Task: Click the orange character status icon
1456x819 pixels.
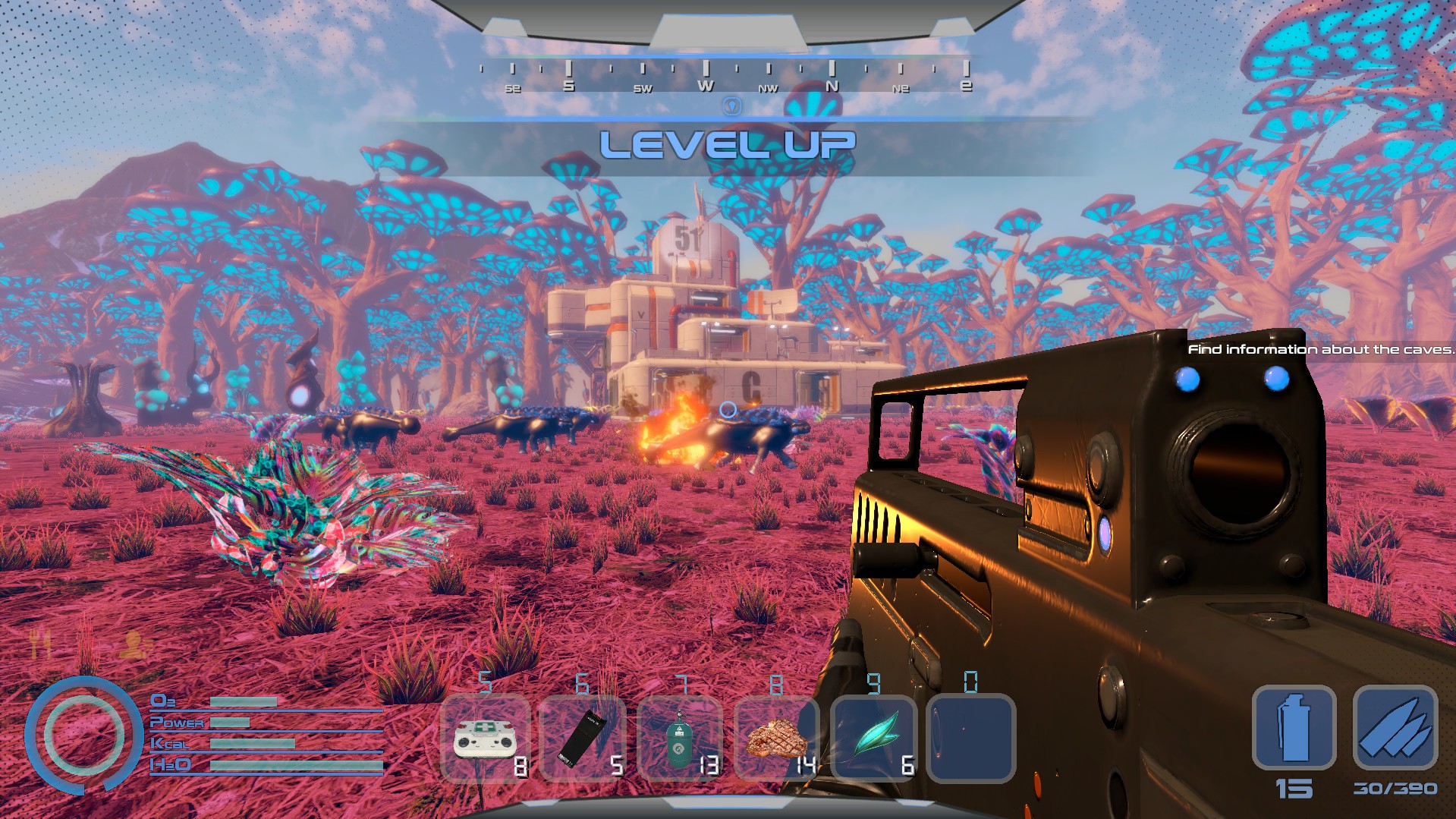Action: coord(134,644)
